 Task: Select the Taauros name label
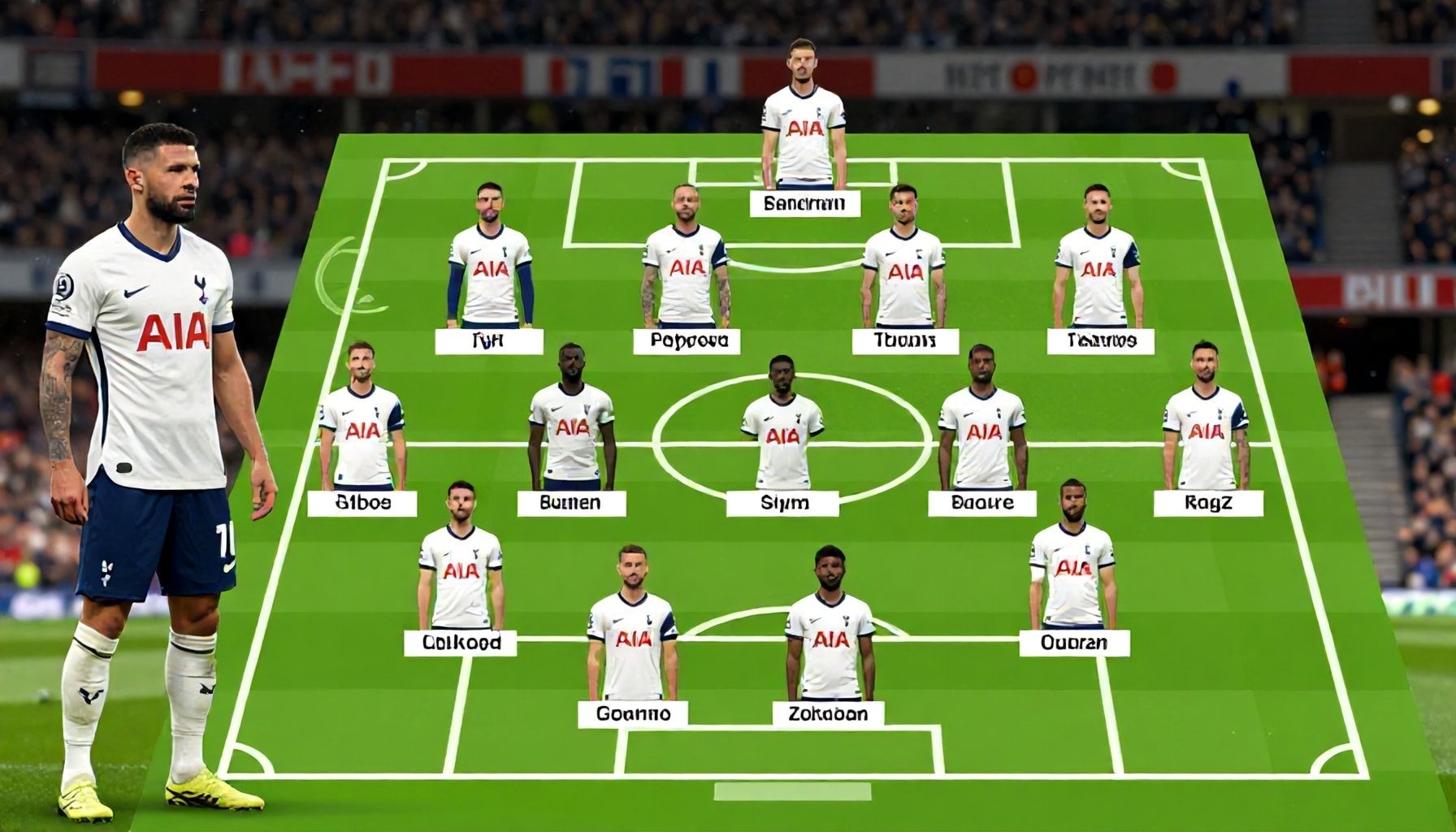coord(1100,341)
